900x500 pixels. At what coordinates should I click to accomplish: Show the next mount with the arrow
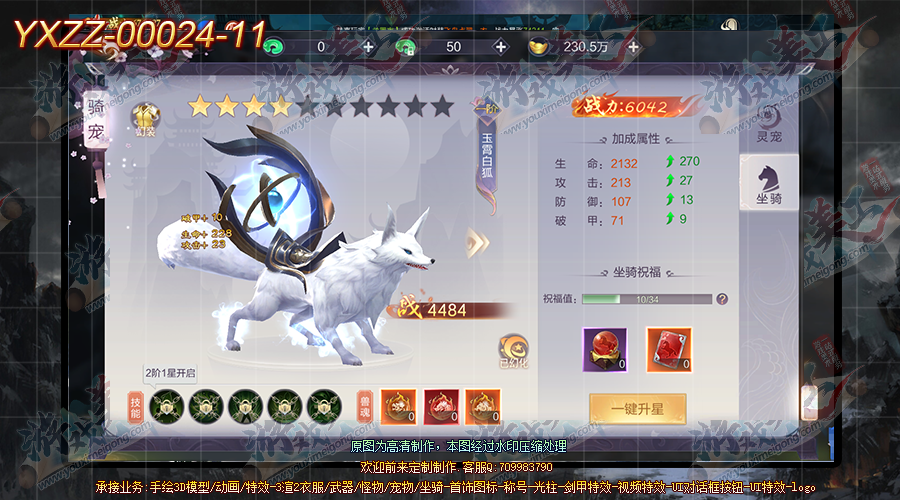point(477,242)
